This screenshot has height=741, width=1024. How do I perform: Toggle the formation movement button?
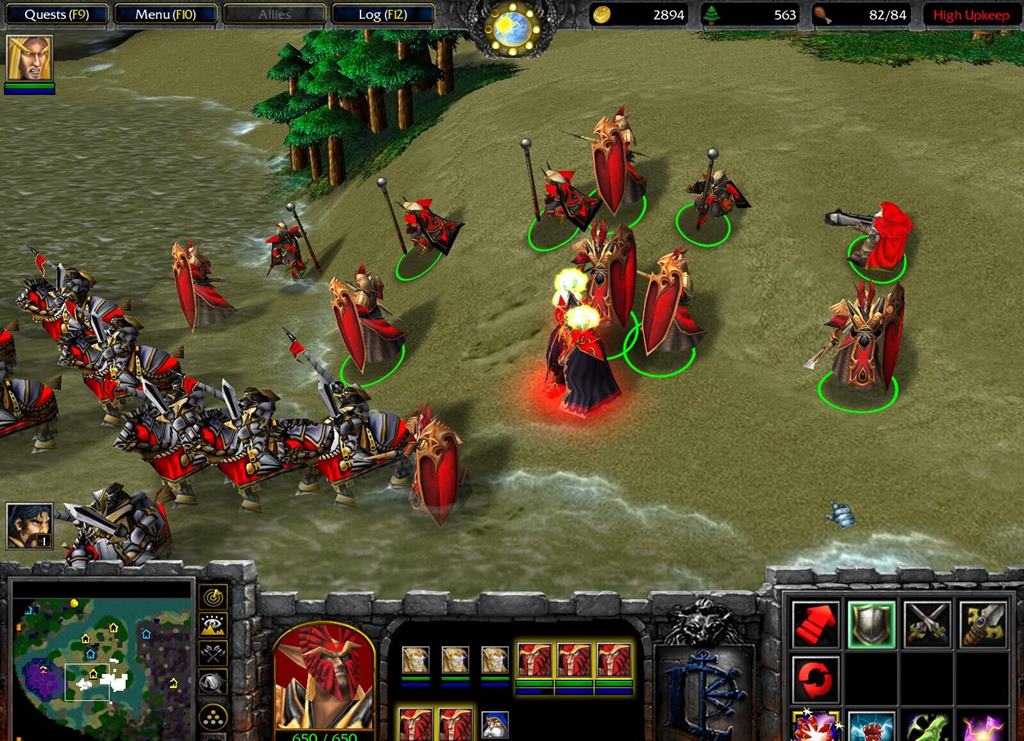(x=213, y=717)
